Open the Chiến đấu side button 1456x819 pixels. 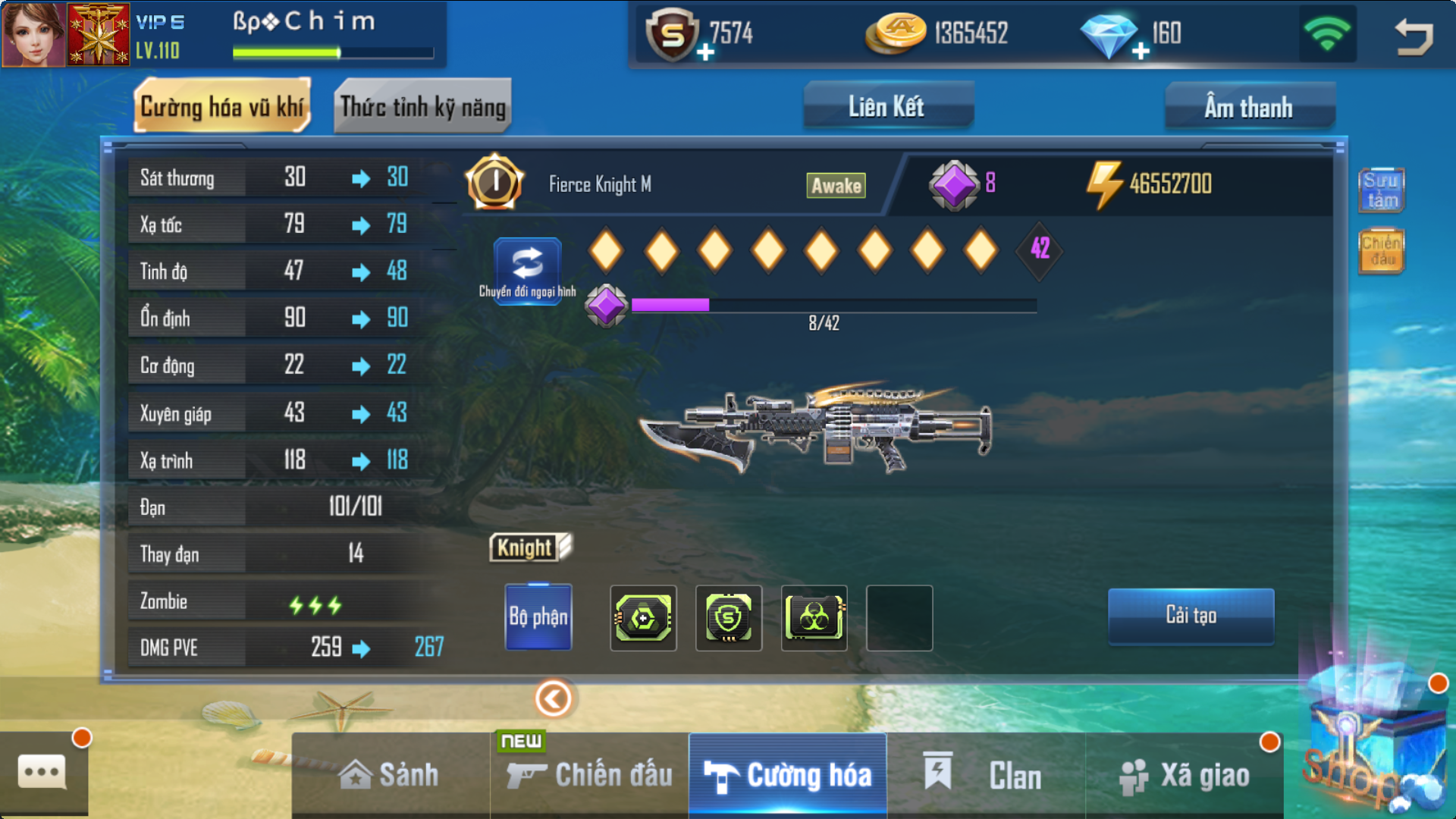(x=1381, y=251)
